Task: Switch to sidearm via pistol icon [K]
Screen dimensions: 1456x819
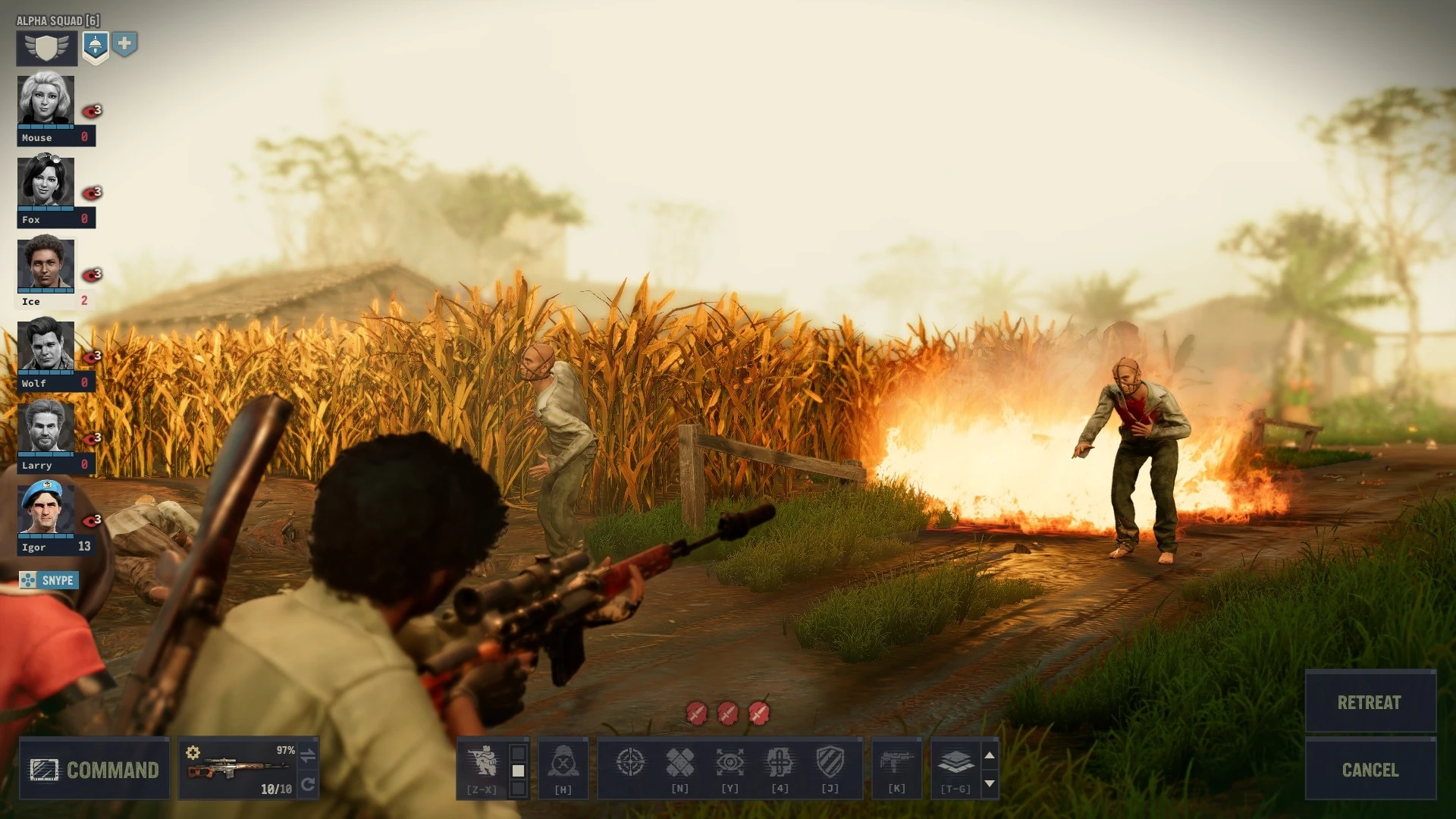Action: tap(897, 762)
